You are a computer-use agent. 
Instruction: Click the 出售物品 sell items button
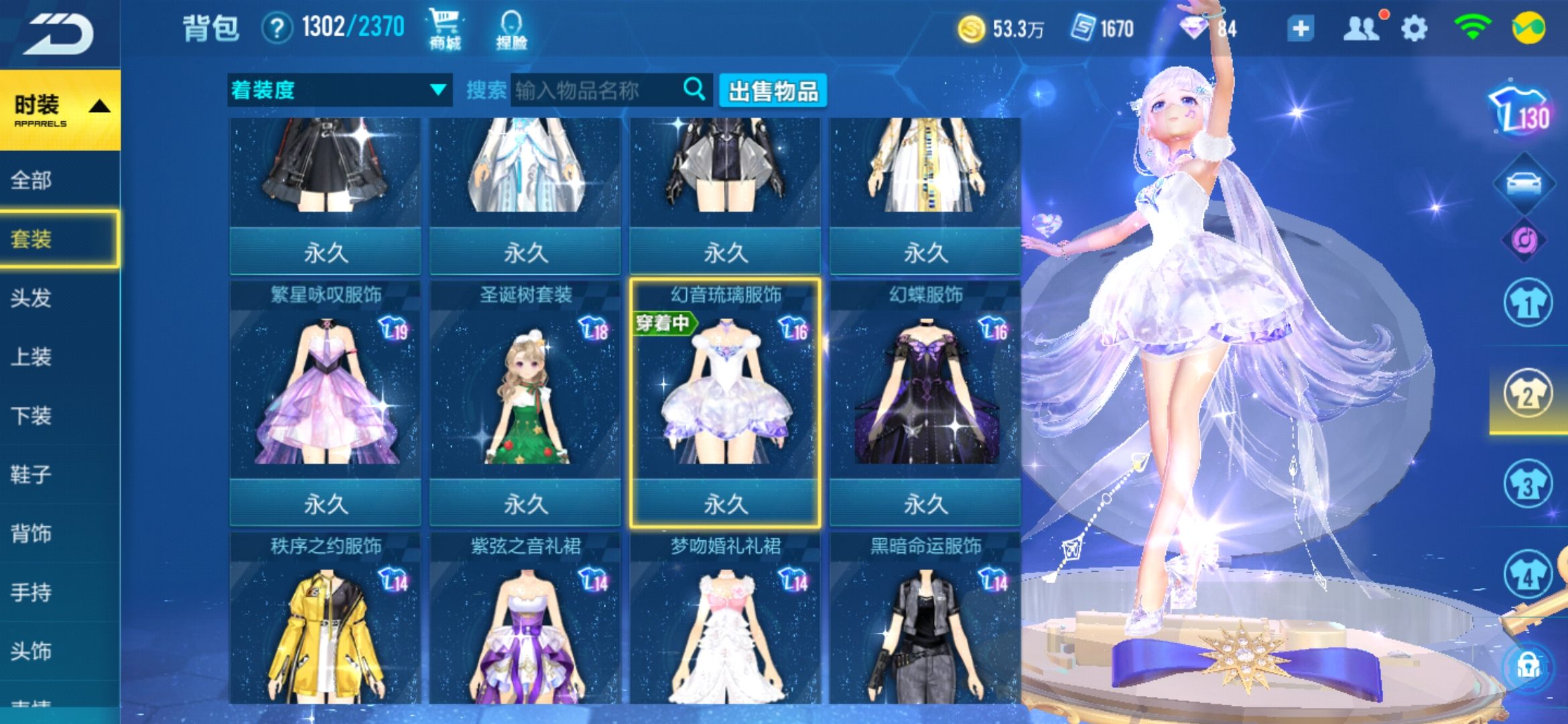[x=773, y=90]
